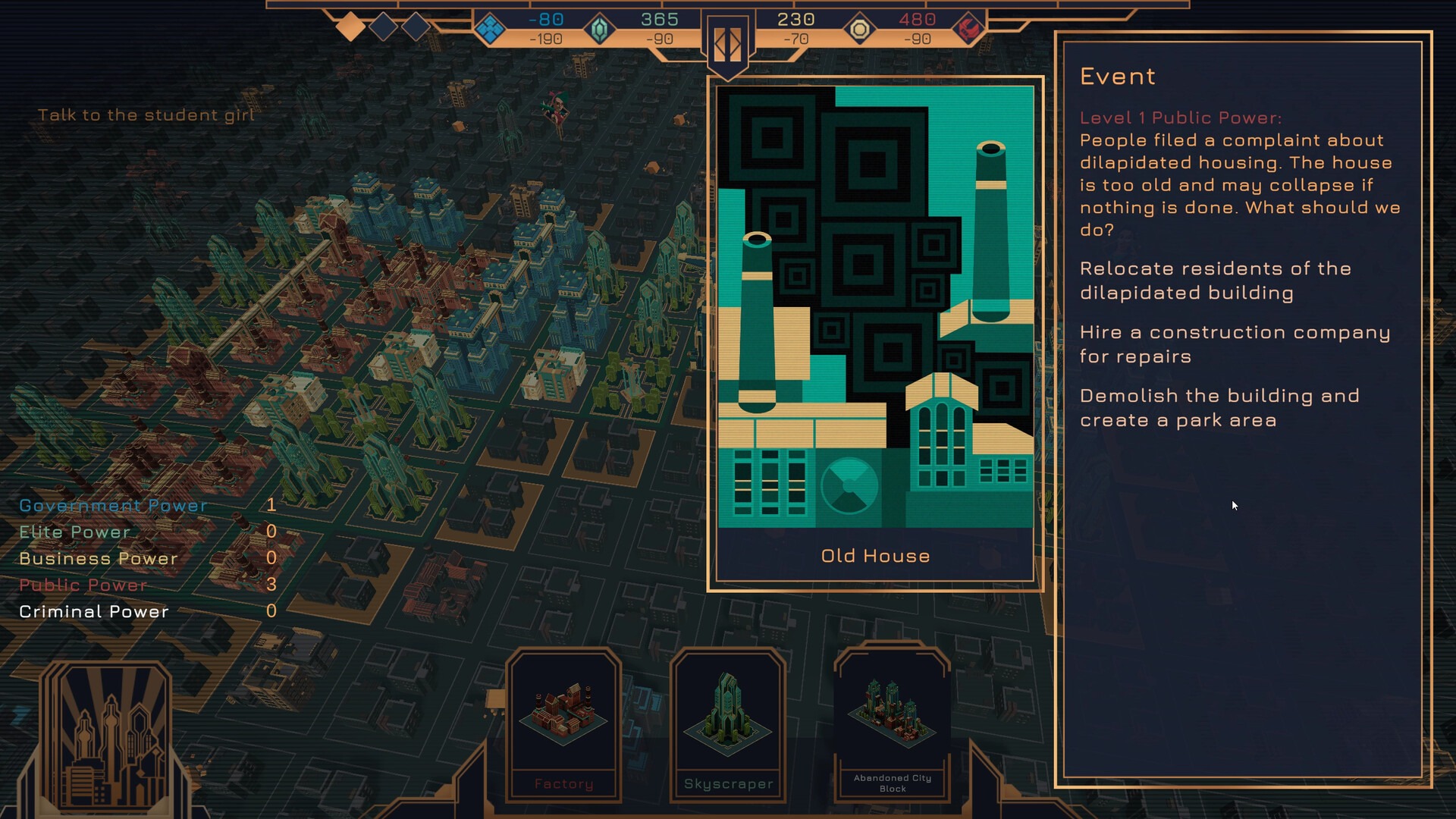Screen dimensions: 1456x819
Task: Click the Criminal Power entry
Action: coord(94,612)
